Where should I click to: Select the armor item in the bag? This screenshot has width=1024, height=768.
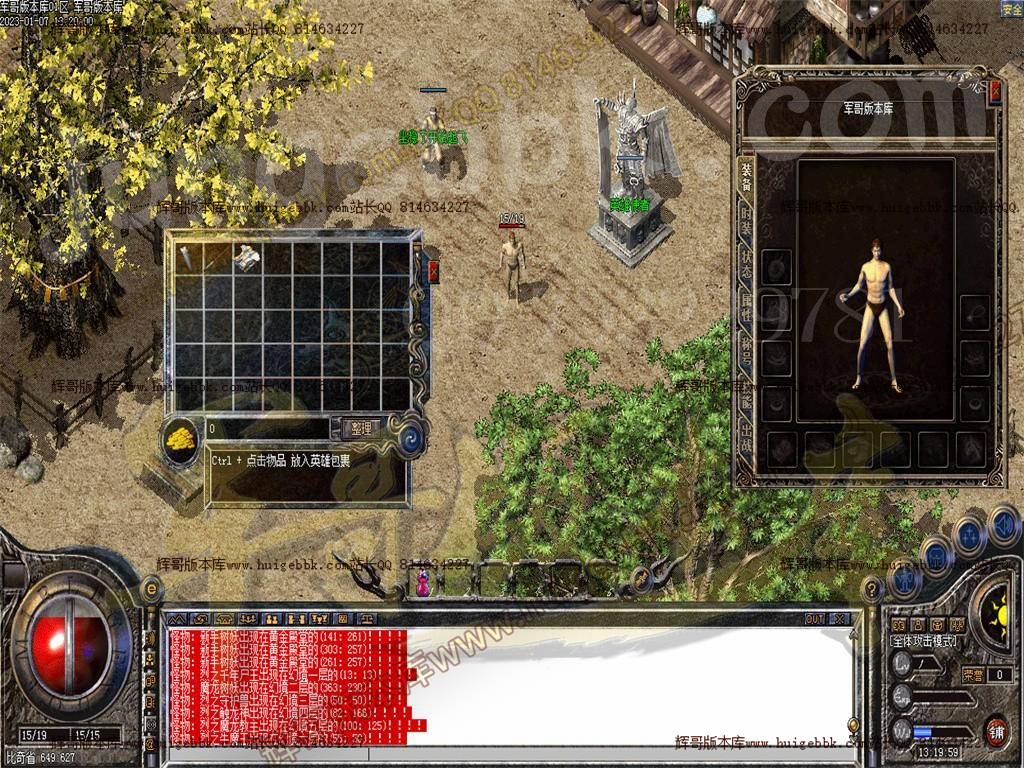tap(246, 256)
